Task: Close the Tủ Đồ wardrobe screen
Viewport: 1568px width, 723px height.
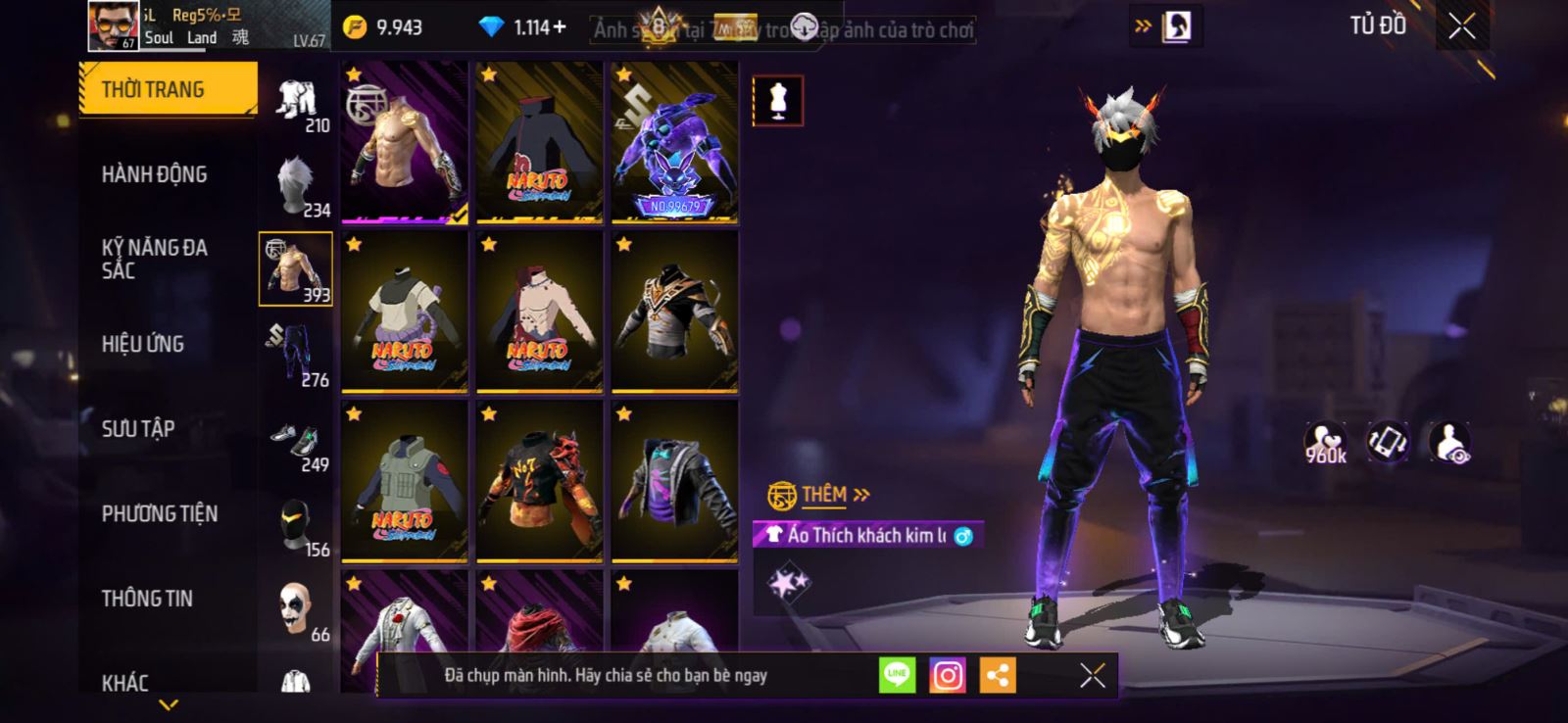Action: tap(1461, 26)
